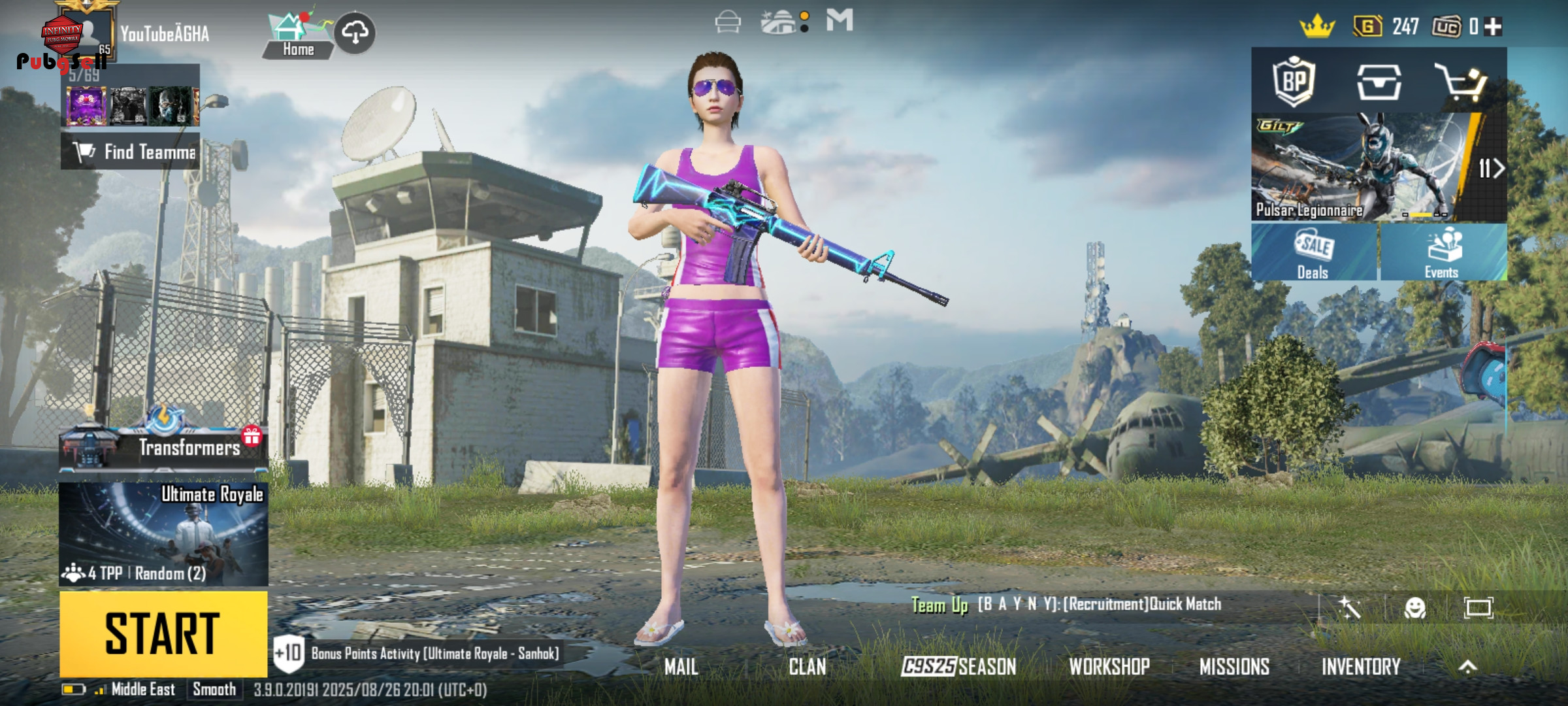Open the emote smiley face icon
This screenshot has height=706, width=1568.
[1414, 608]
